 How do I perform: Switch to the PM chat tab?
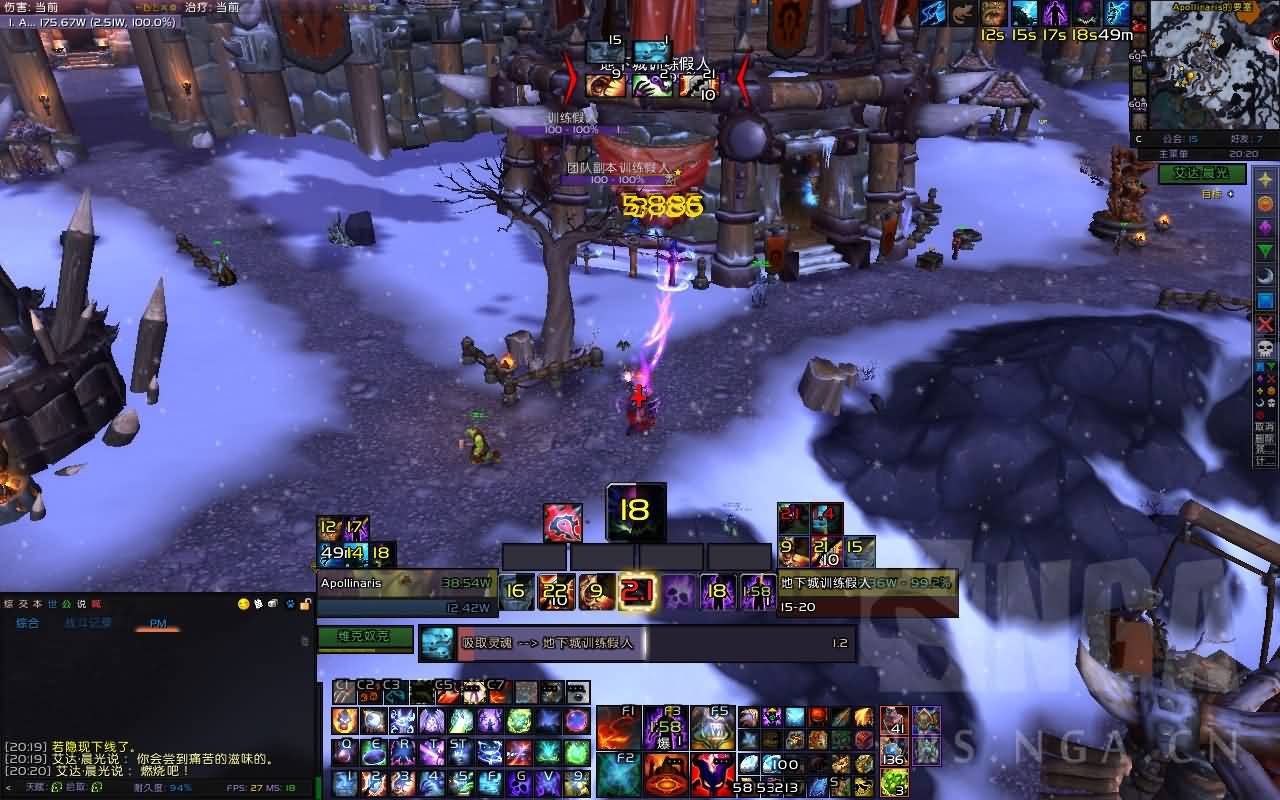158,623
